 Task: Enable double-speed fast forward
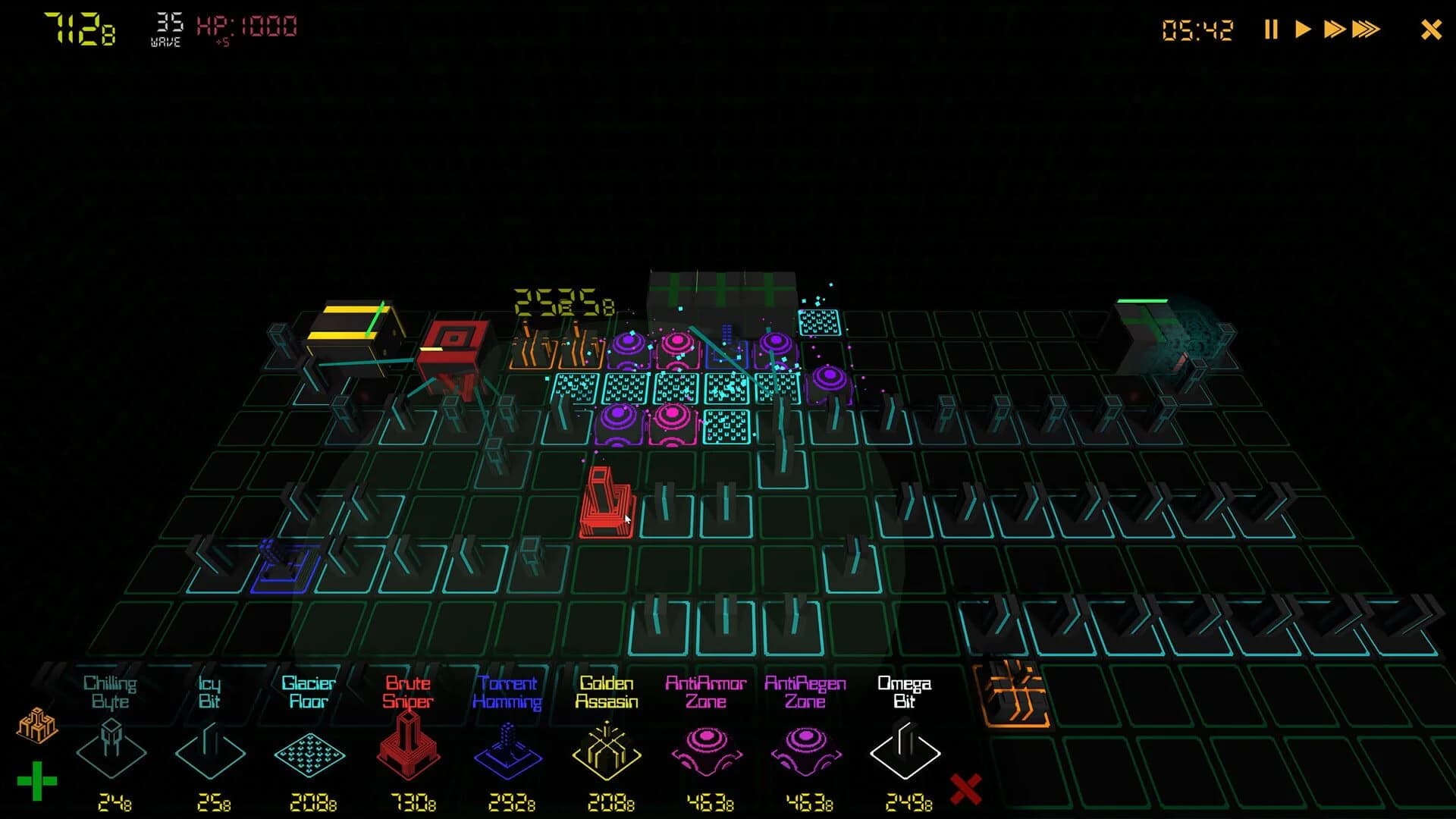1335,30
